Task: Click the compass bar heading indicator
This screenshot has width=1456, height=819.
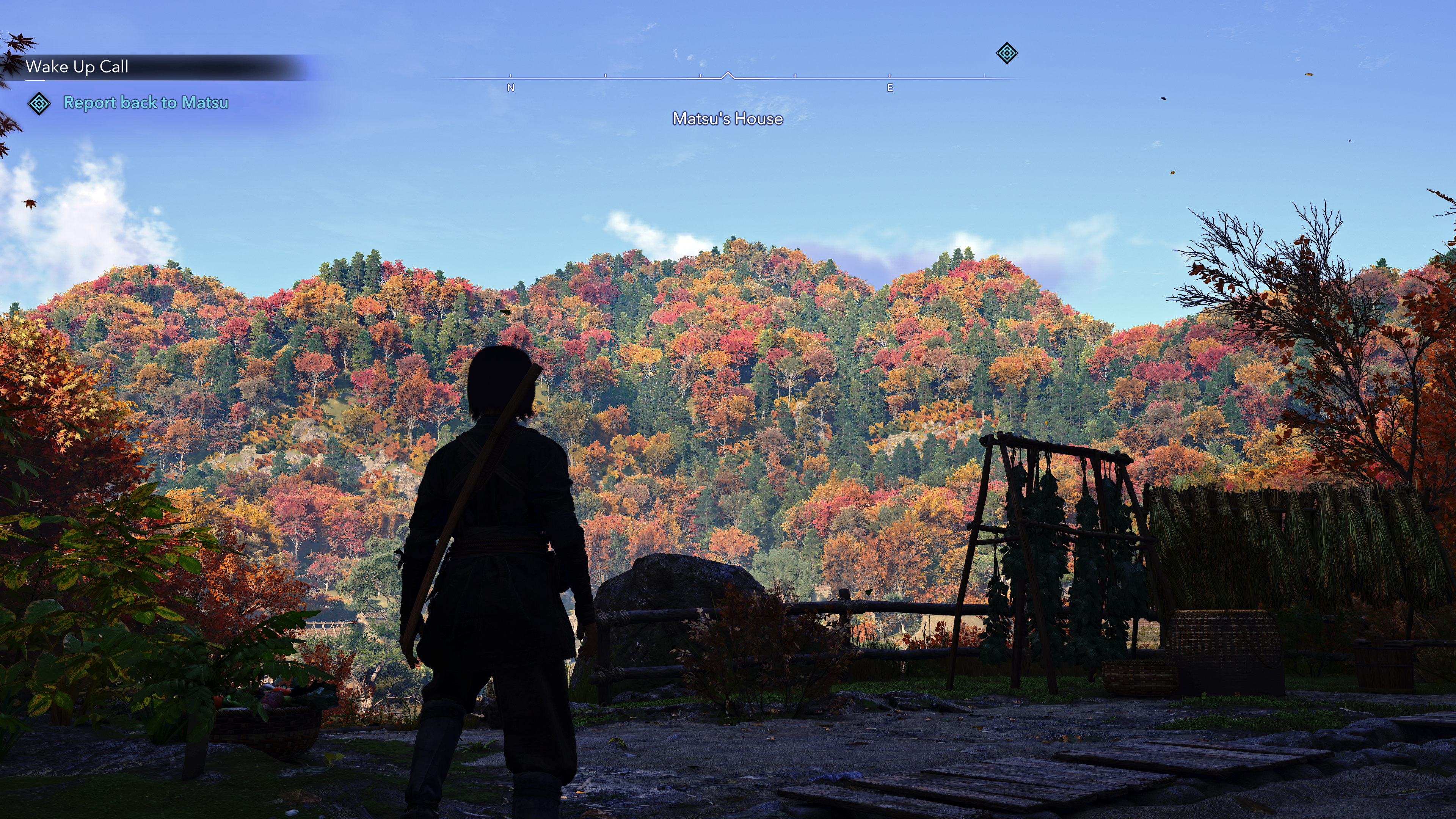Action: point(728,76)
